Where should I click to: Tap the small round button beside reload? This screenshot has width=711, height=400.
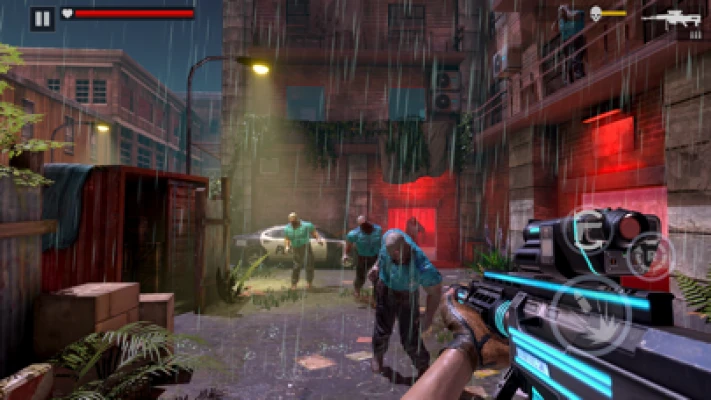tap(651, 255)
